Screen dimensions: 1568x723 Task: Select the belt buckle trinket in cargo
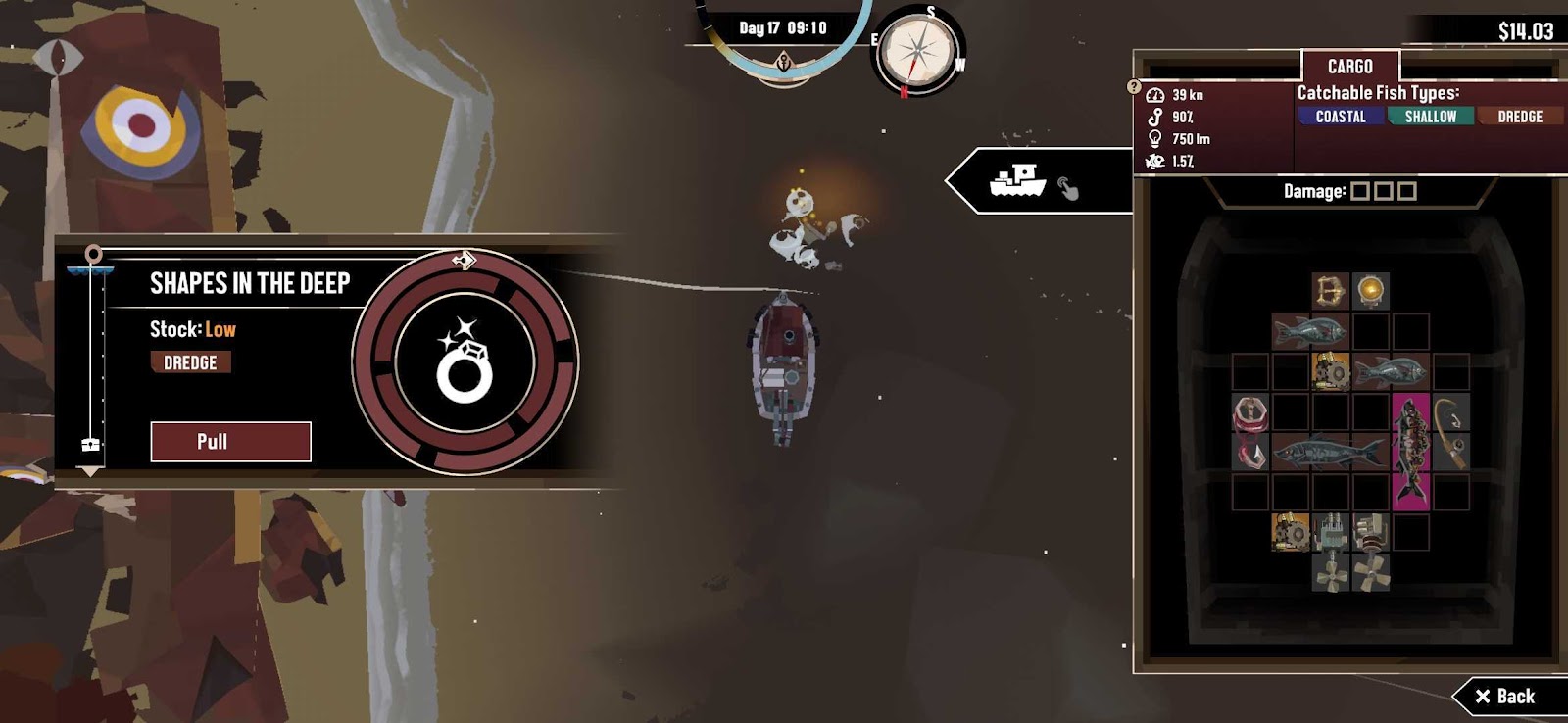(x=1330, y=291)
